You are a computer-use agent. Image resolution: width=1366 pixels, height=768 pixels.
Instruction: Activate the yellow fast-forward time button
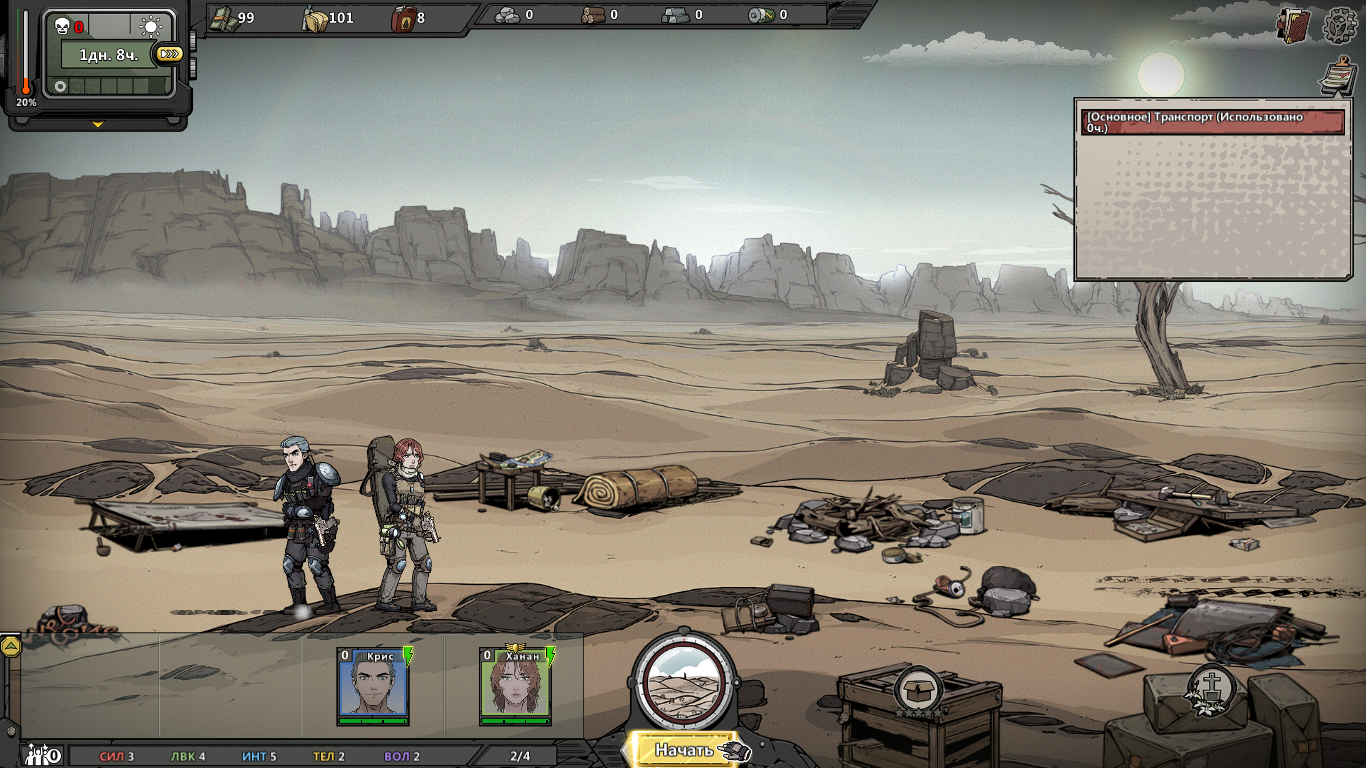click(x=169, y=54)
